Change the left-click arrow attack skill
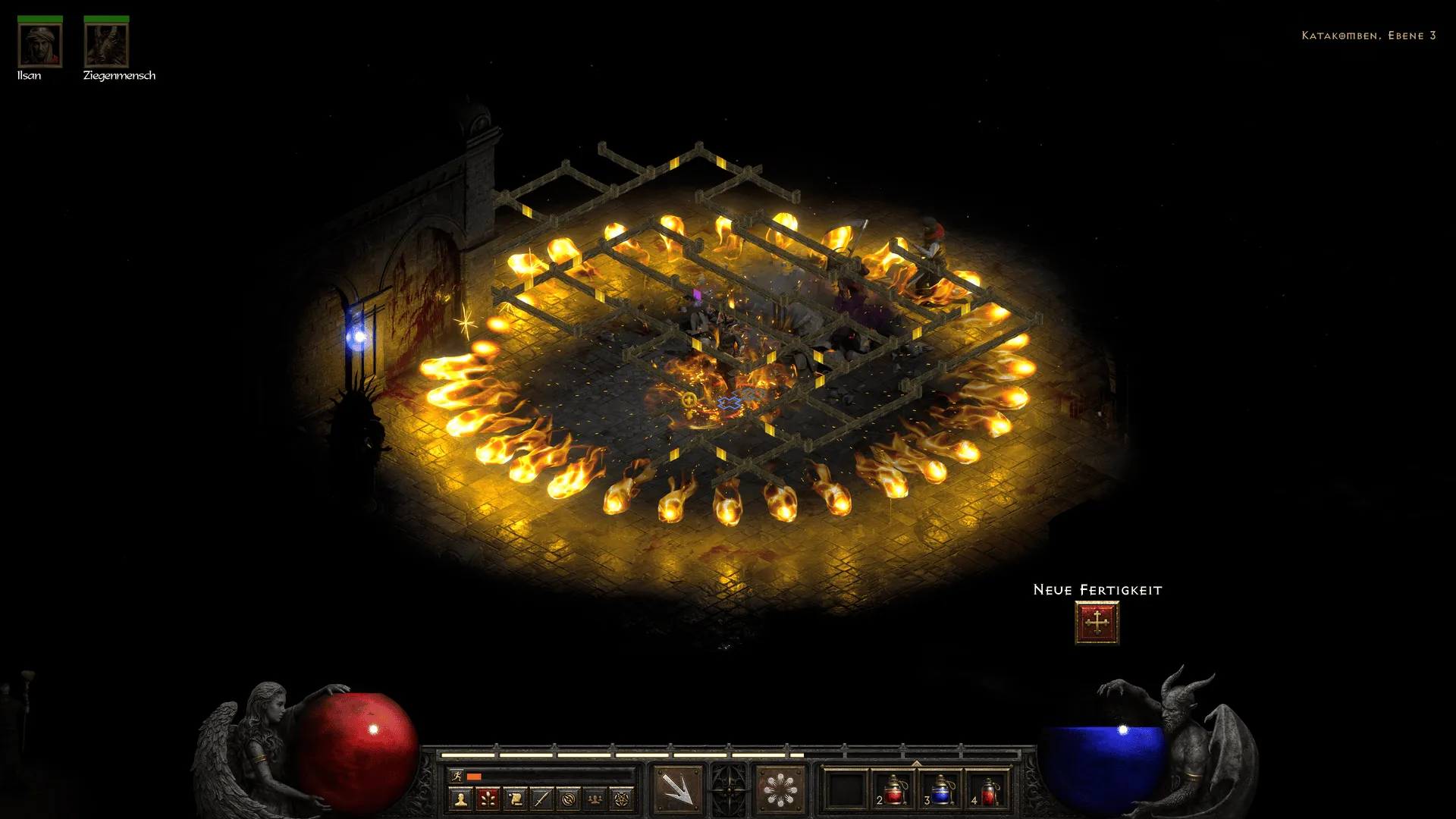 677,789
